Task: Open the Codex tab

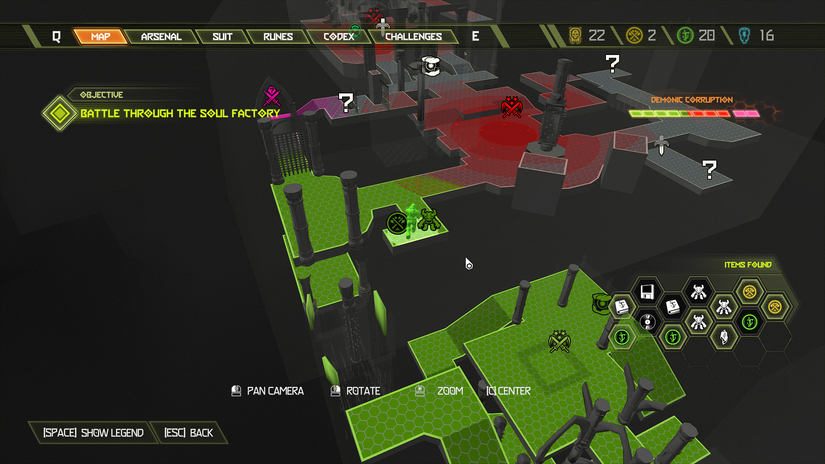Action: coord(339,37)
